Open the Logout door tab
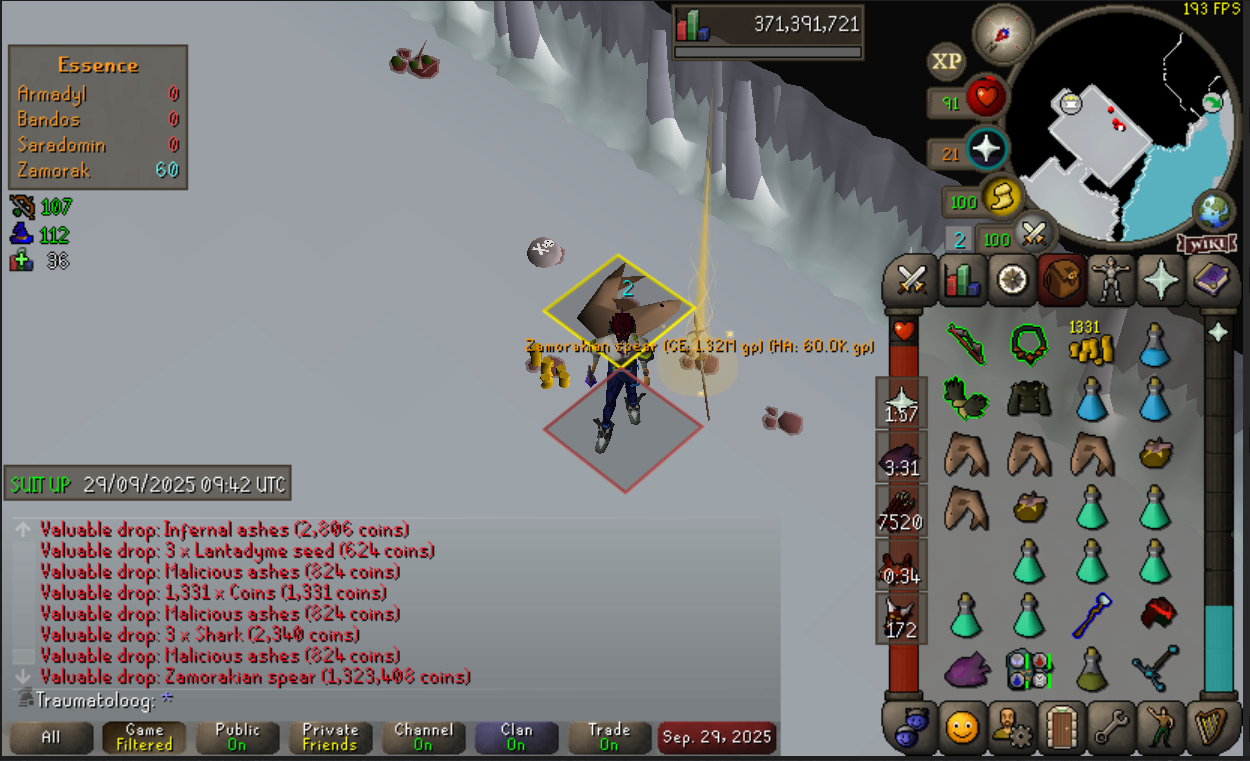Image resolution: width=1250 pixels, height=761 pixels. click(x=1060, y=727)
